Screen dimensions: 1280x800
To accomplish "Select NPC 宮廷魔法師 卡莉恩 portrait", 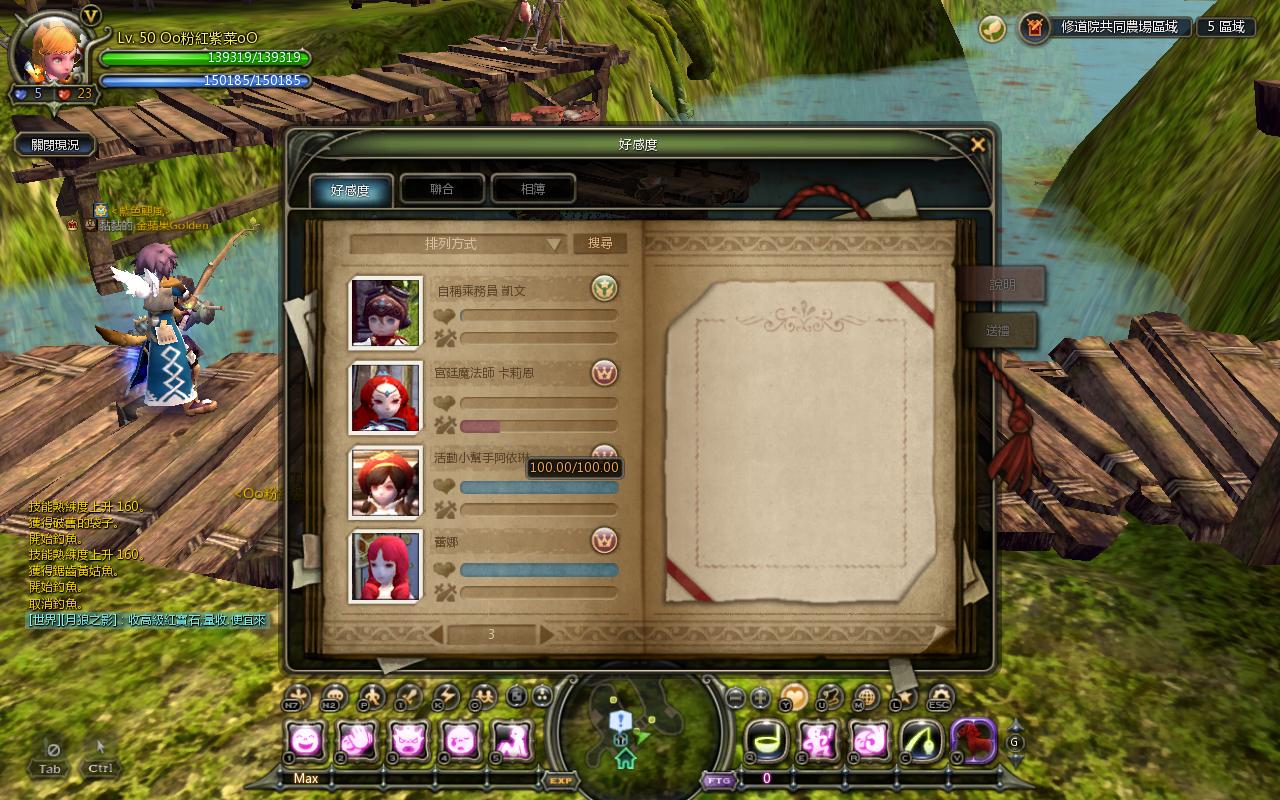I will 385,397.
